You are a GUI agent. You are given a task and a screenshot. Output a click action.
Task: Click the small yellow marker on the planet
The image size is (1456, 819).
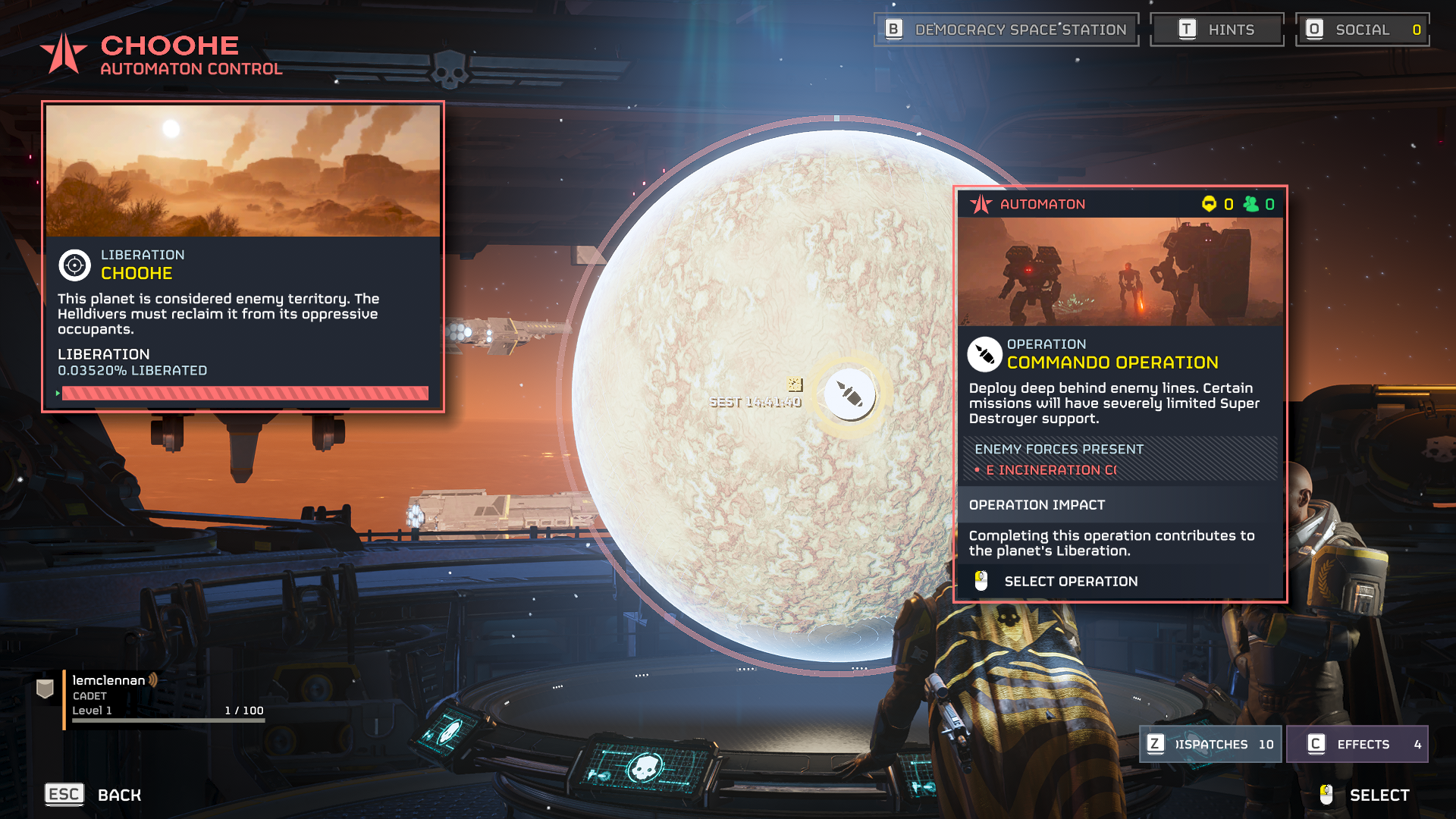coord(795,384)
